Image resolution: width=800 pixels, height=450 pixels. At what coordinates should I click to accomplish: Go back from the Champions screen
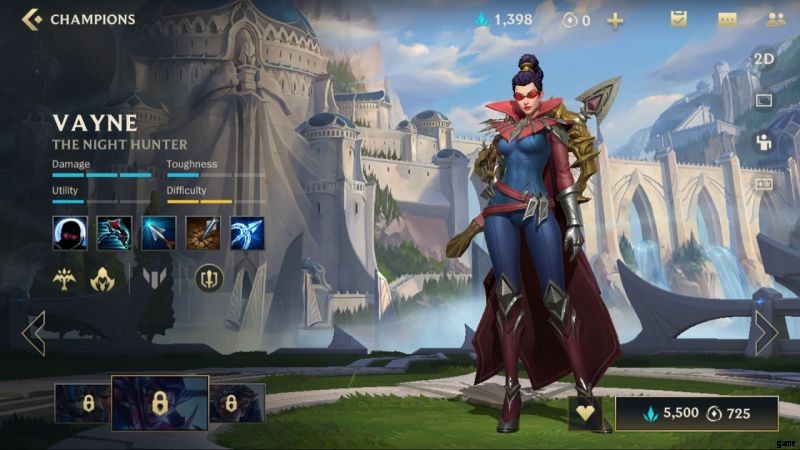[x=32, y=19]
